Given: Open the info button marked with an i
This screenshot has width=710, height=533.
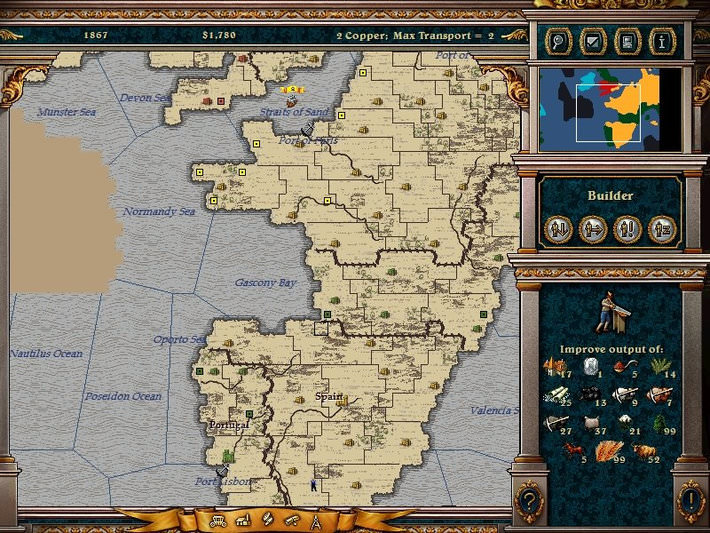Looking at the screenshot, I should click(x=659, y=42).
